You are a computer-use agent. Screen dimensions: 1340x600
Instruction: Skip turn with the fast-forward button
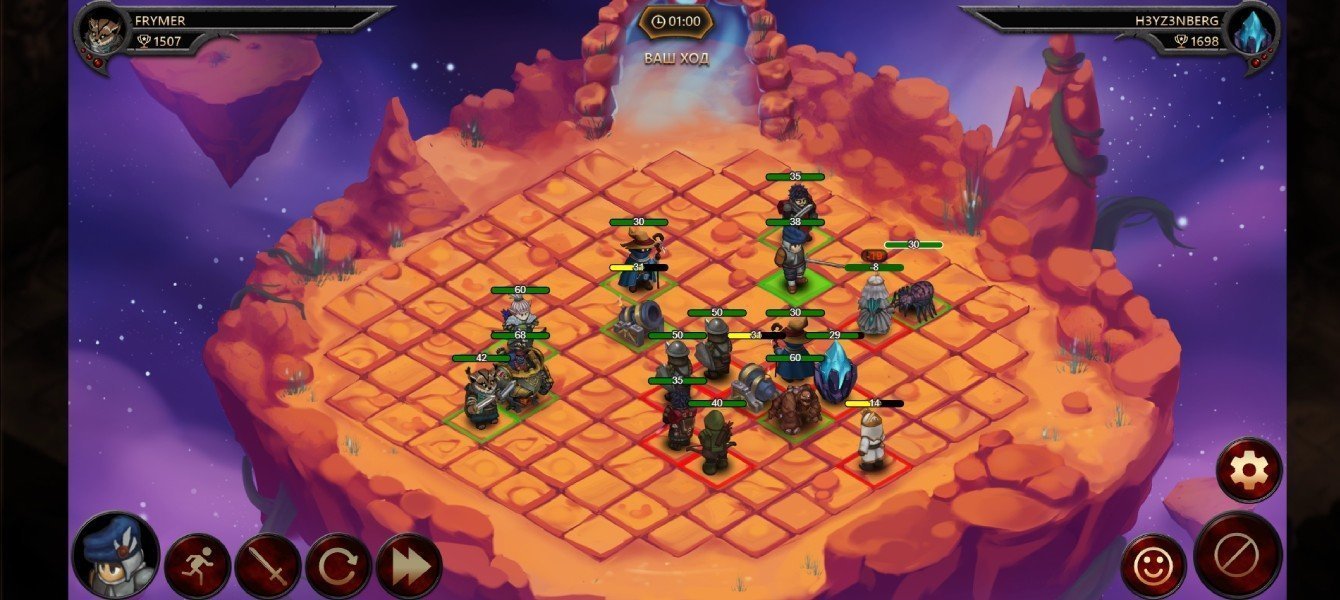point(409,566)
